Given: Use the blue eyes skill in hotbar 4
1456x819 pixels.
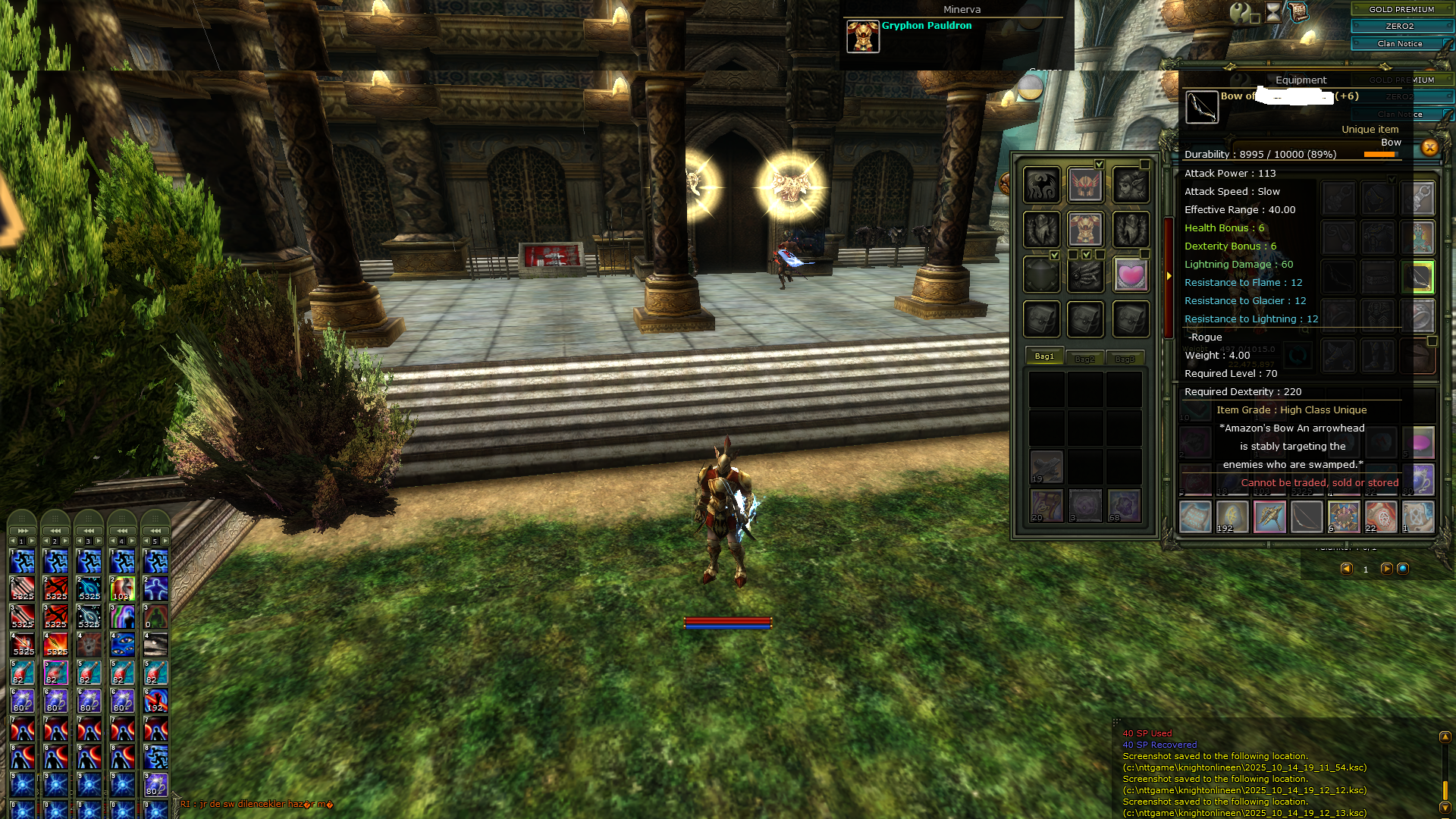Looking at the screenshot, I should click(x=122, y=645).
